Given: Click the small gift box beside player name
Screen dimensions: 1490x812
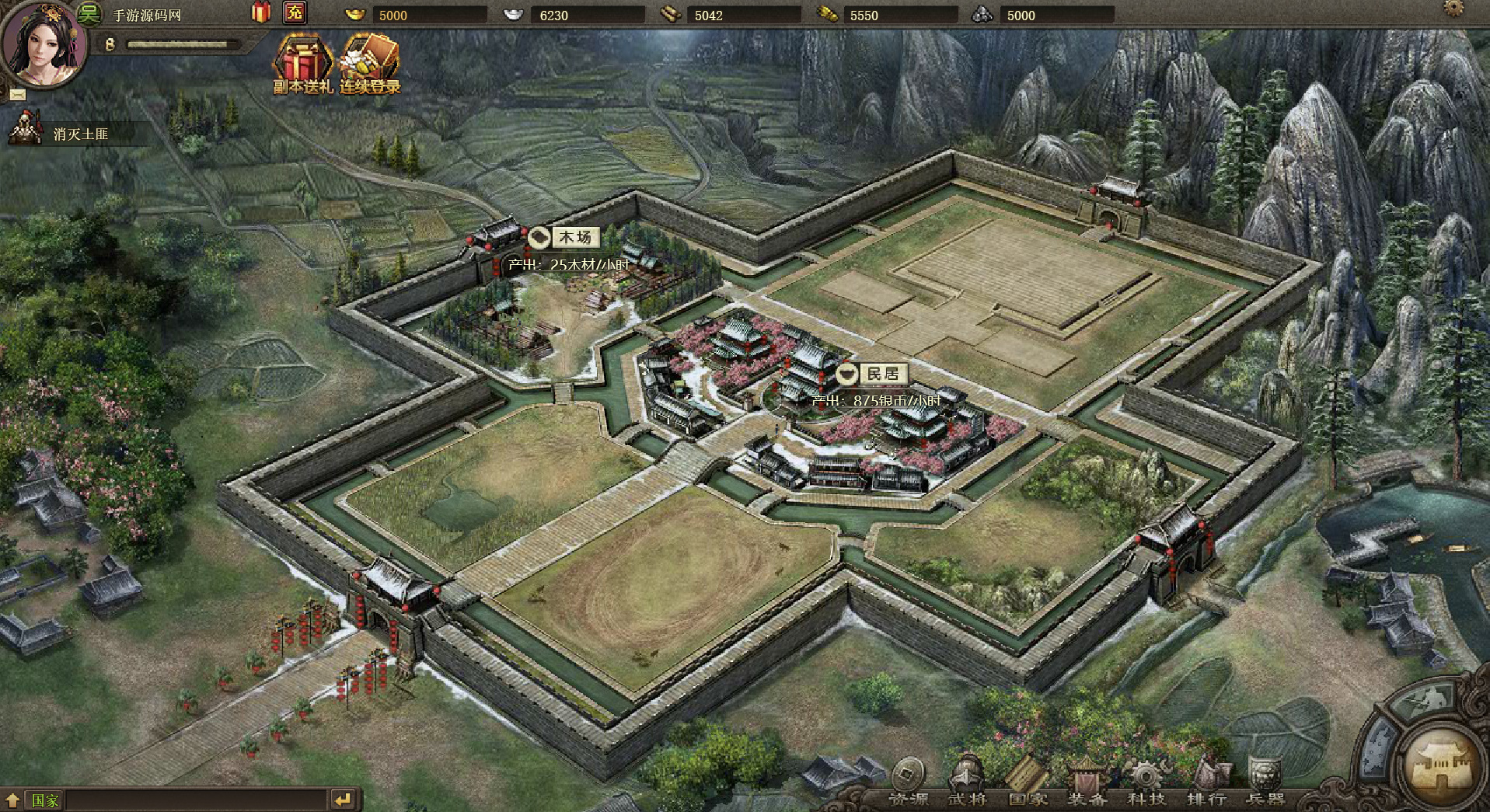Looking at the screenshot, I should [x=261, y=12].
